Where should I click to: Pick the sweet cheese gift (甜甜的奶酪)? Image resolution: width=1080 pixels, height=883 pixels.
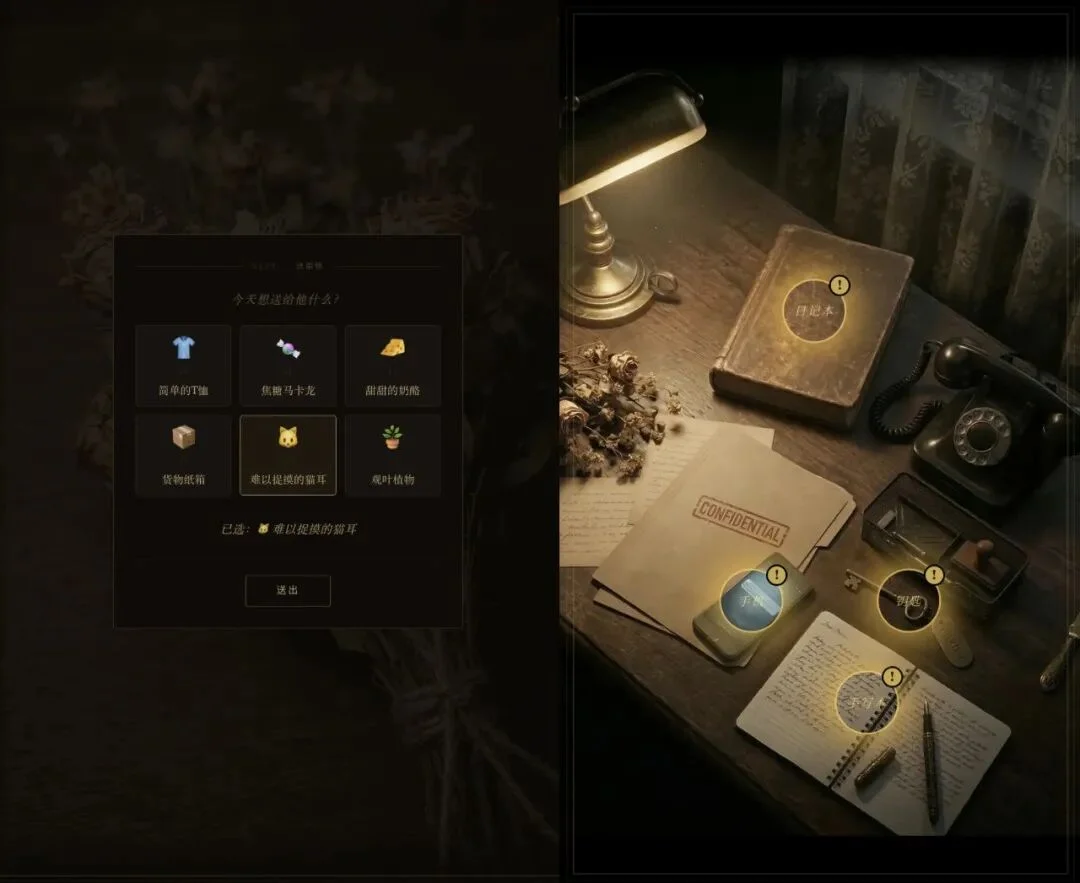(392, 365)
